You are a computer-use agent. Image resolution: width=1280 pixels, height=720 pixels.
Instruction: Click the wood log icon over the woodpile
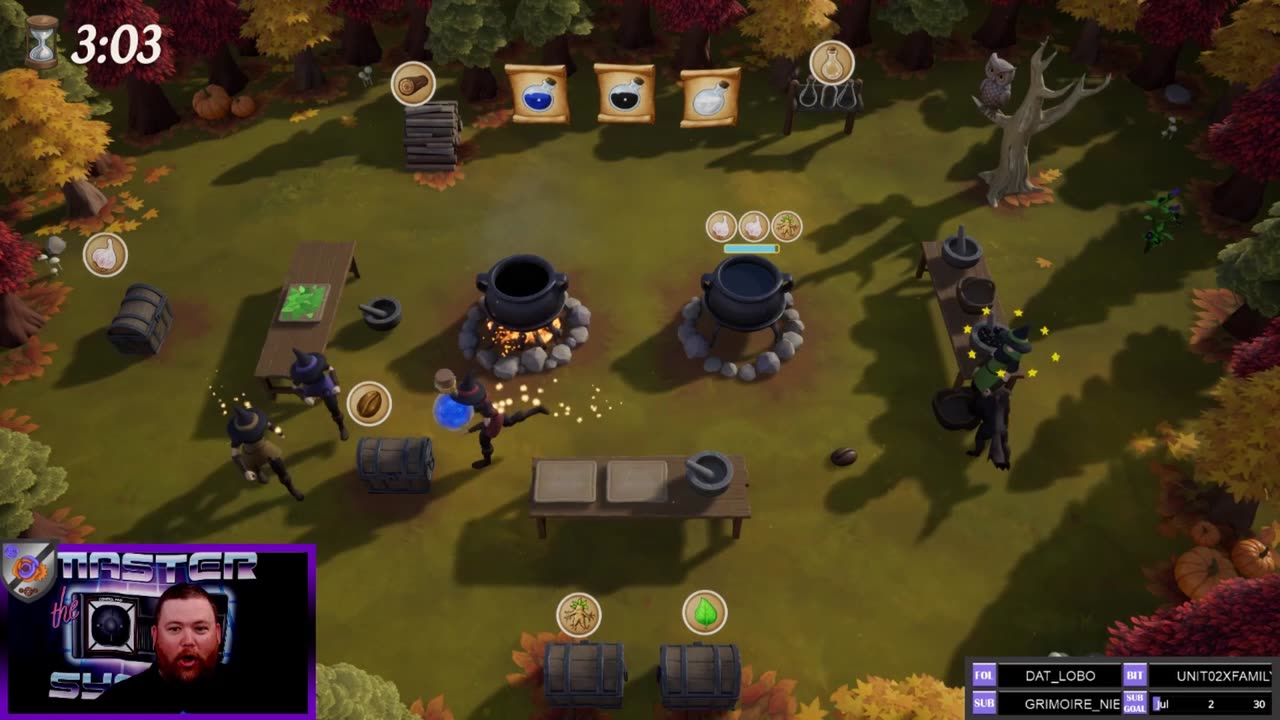click(413, 84)
